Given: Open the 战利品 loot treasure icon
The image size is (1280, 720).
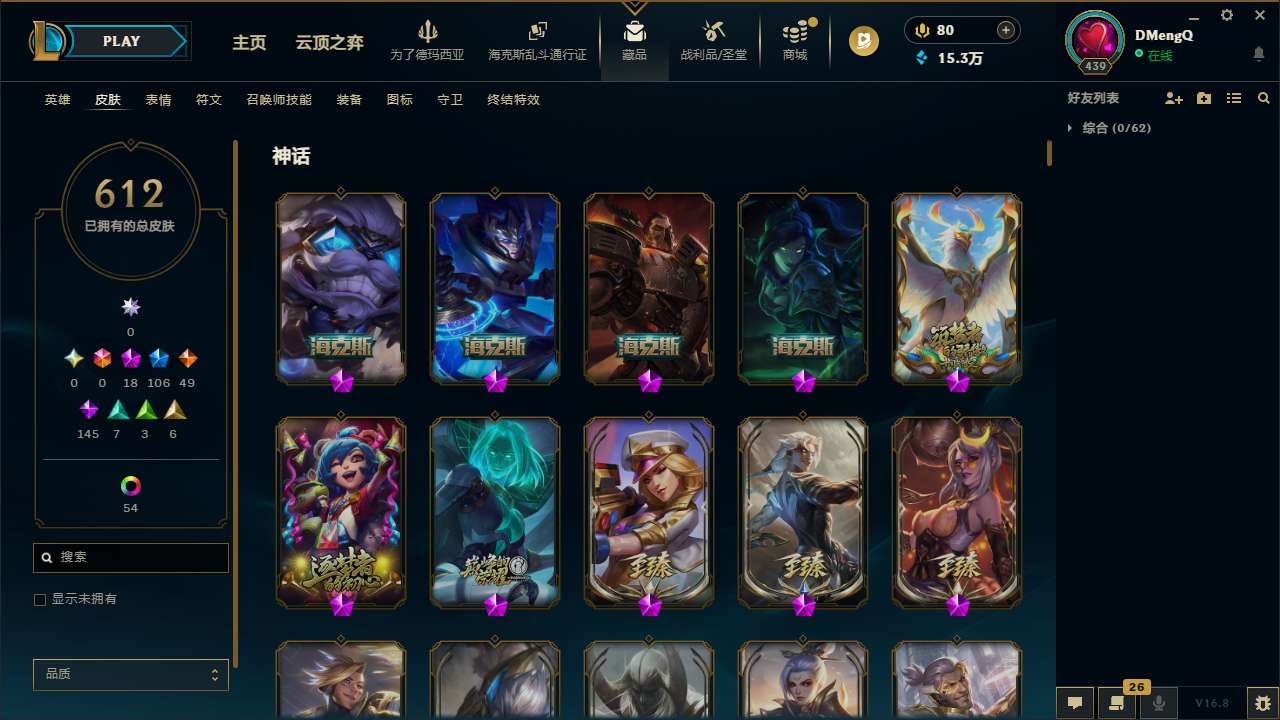Looking at the screenshot, I should pyautogui.click(x=714, y=32).
